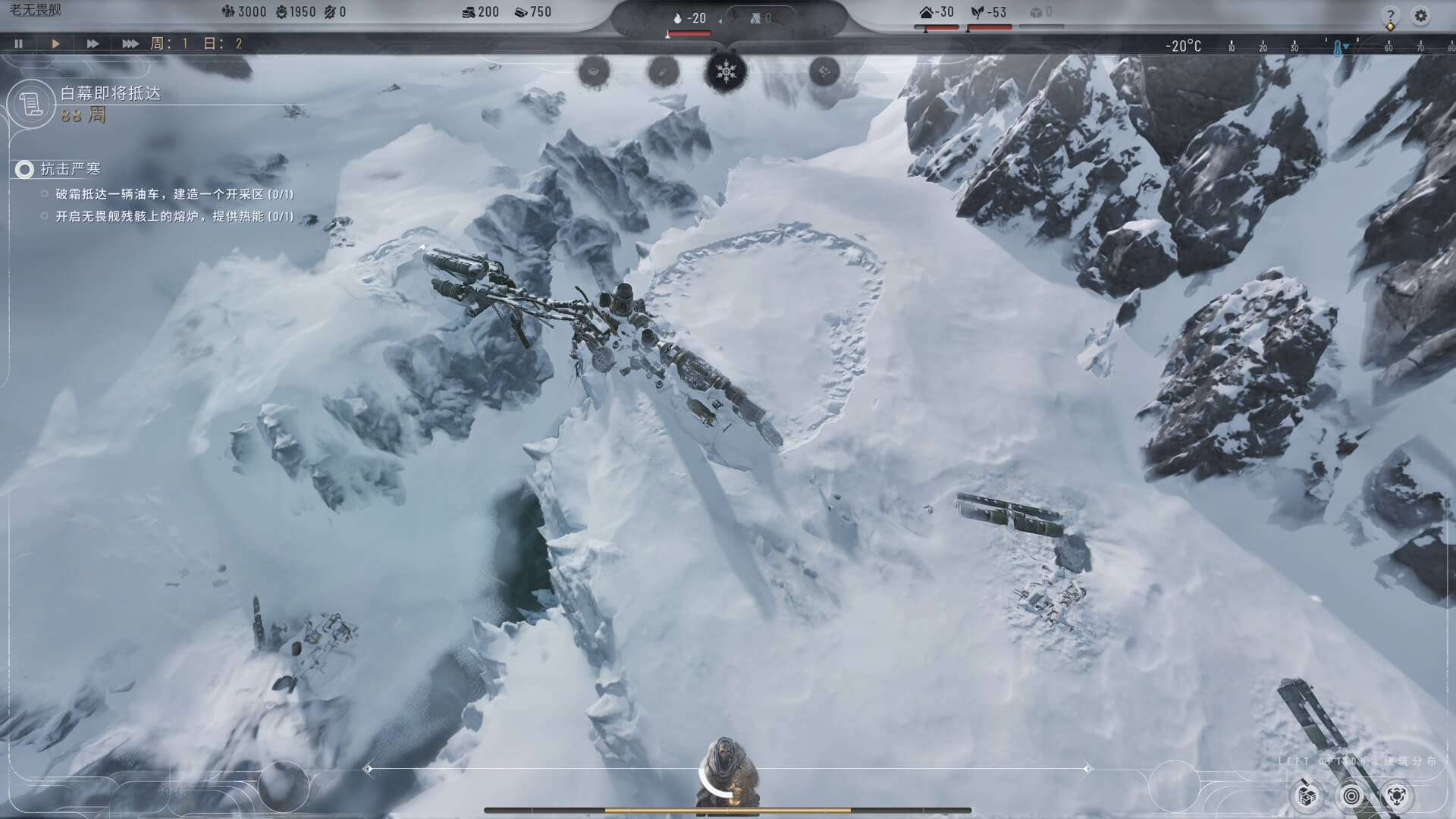1456x819 pixels.
Task: Open the 开启无畏舰残骸上的熔炉 objective
Action: (174, 219)
